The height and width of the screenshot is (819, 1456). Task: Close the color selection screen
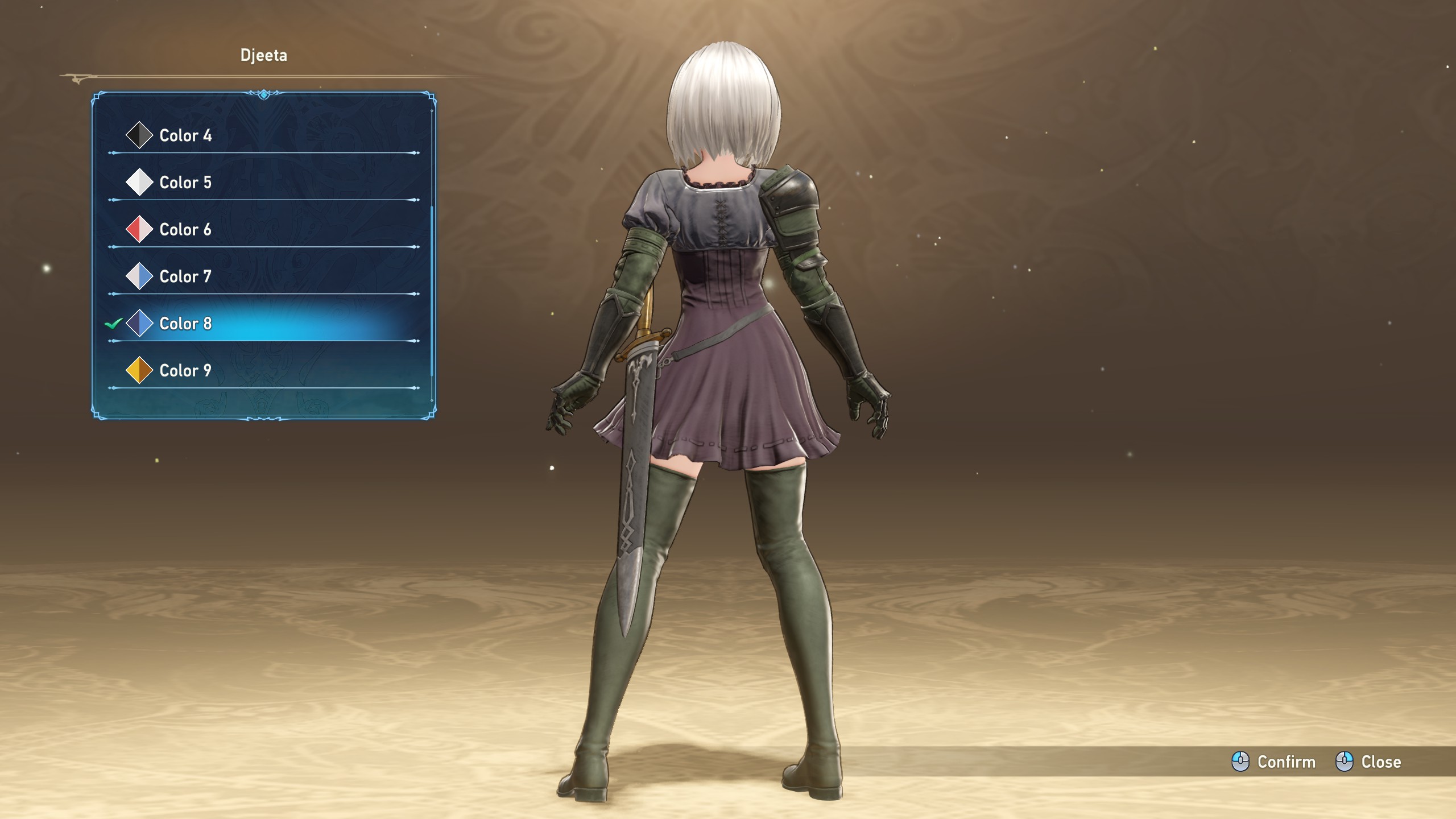point(1368,762)
